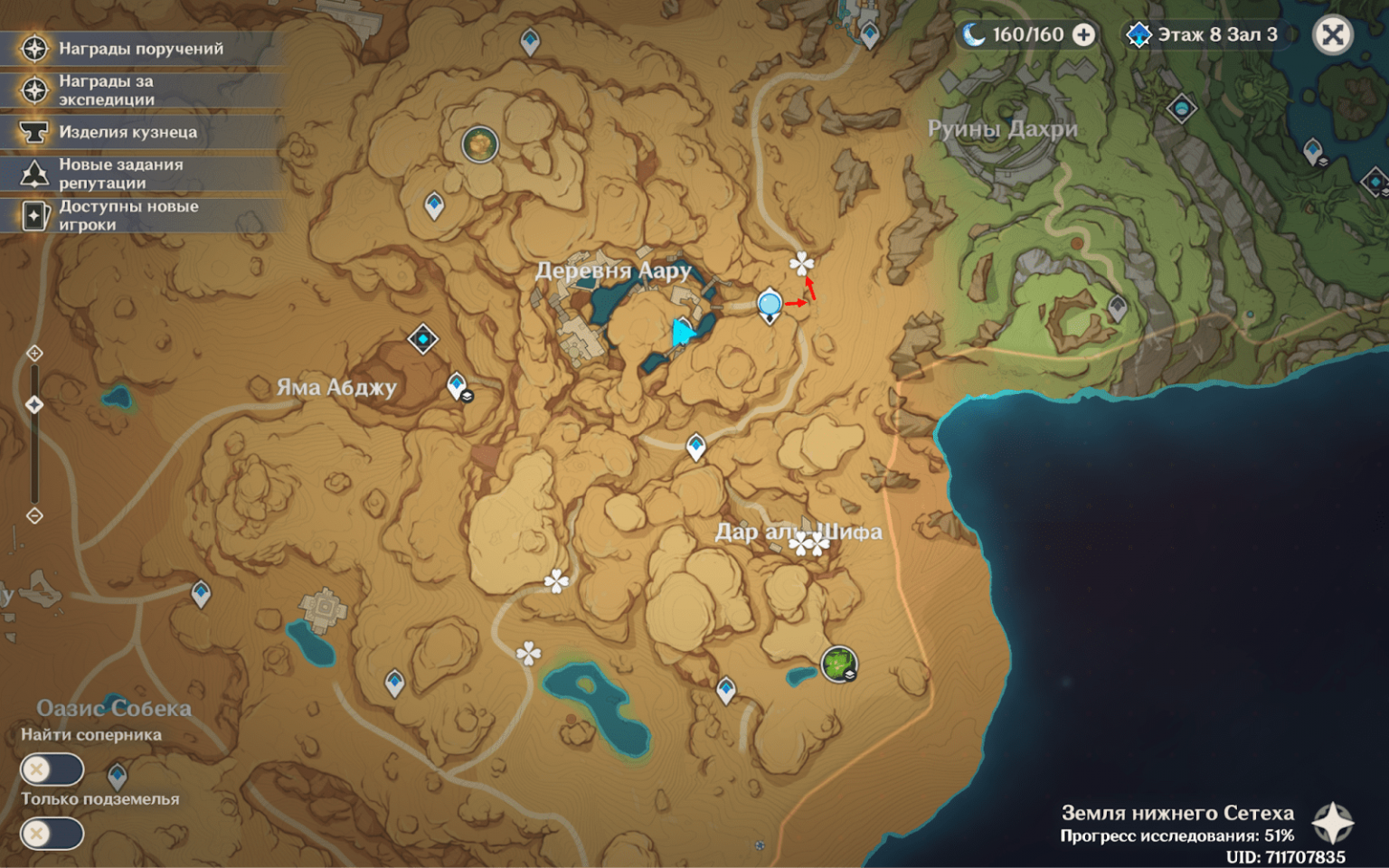Screen dimensions: 1389x868
Task: Open Награды поручений notification
Action: [x=140, y=49]
